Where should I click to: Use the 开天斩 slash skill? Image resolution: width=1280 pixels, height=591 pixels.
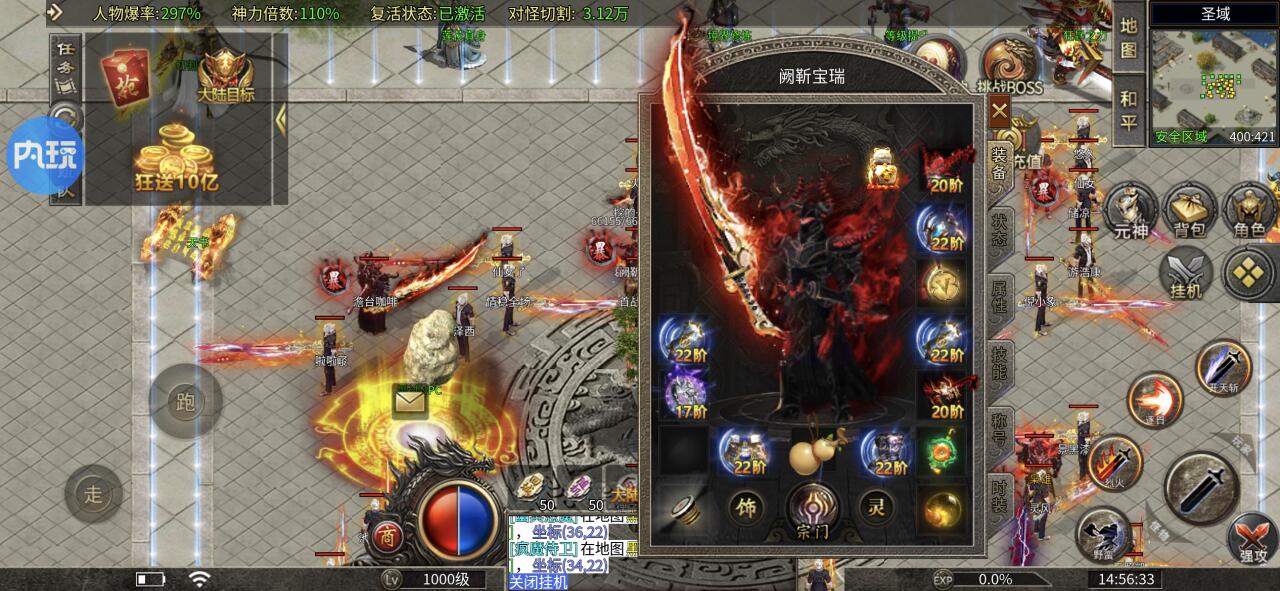point(1223,368)
